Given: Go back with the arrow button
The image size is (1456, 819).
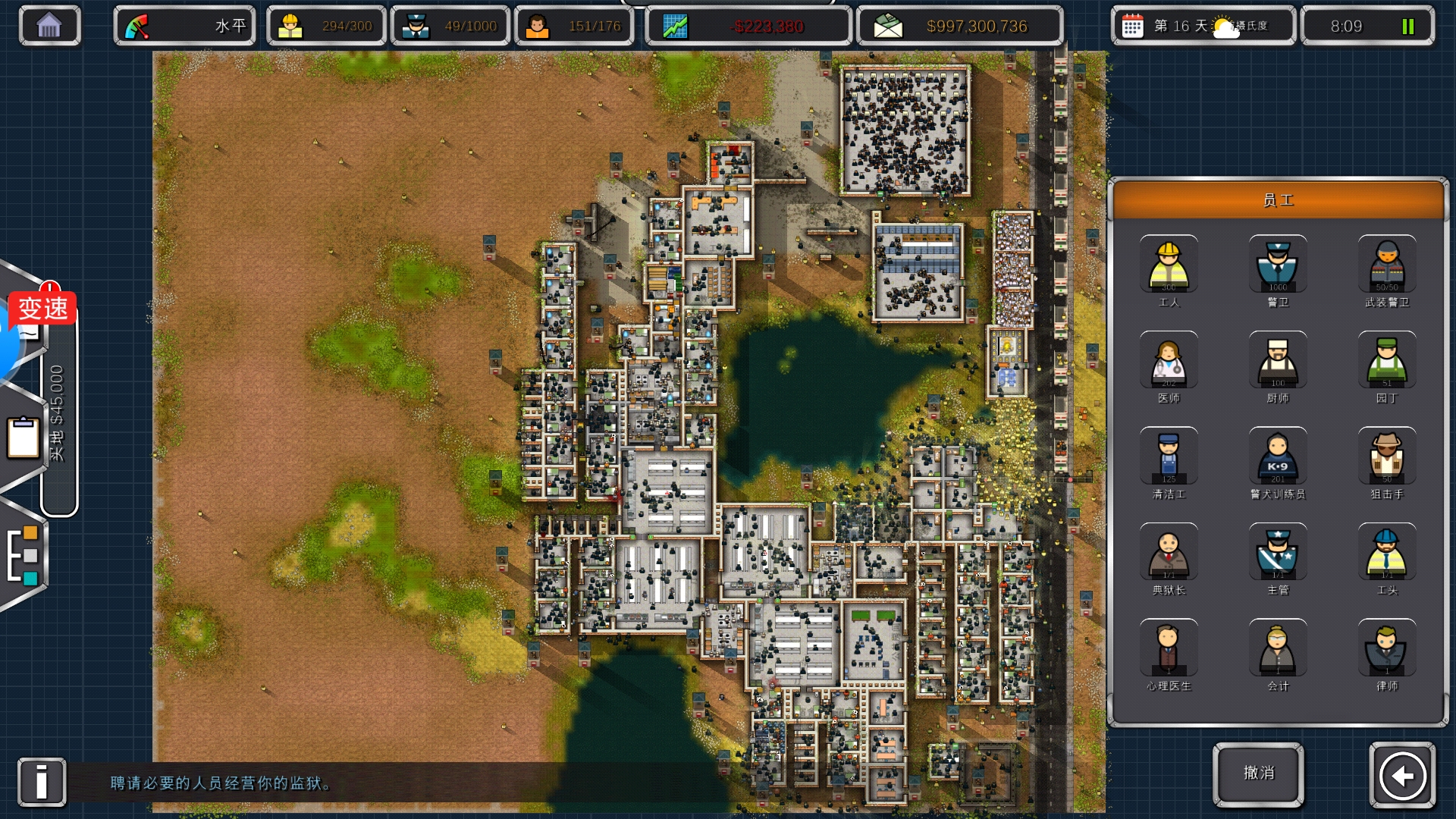Looking at the screenshot, I should pos(1402,775).
